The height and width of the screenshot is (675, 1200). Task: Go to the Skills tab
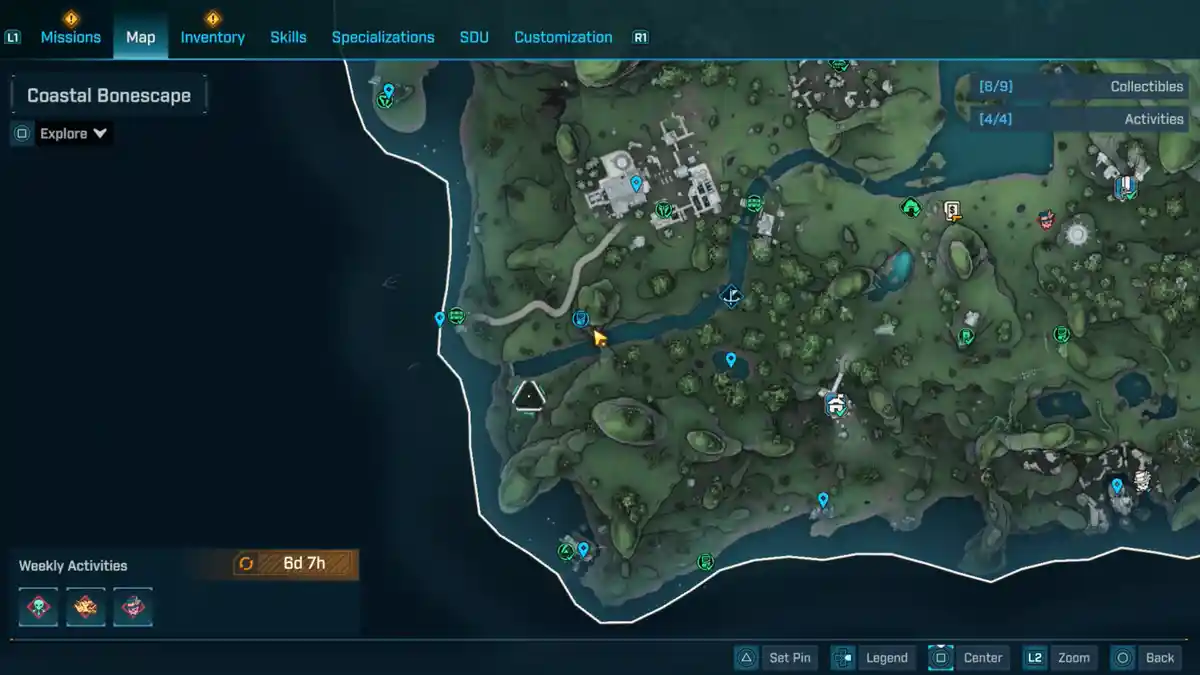(288, 37)
